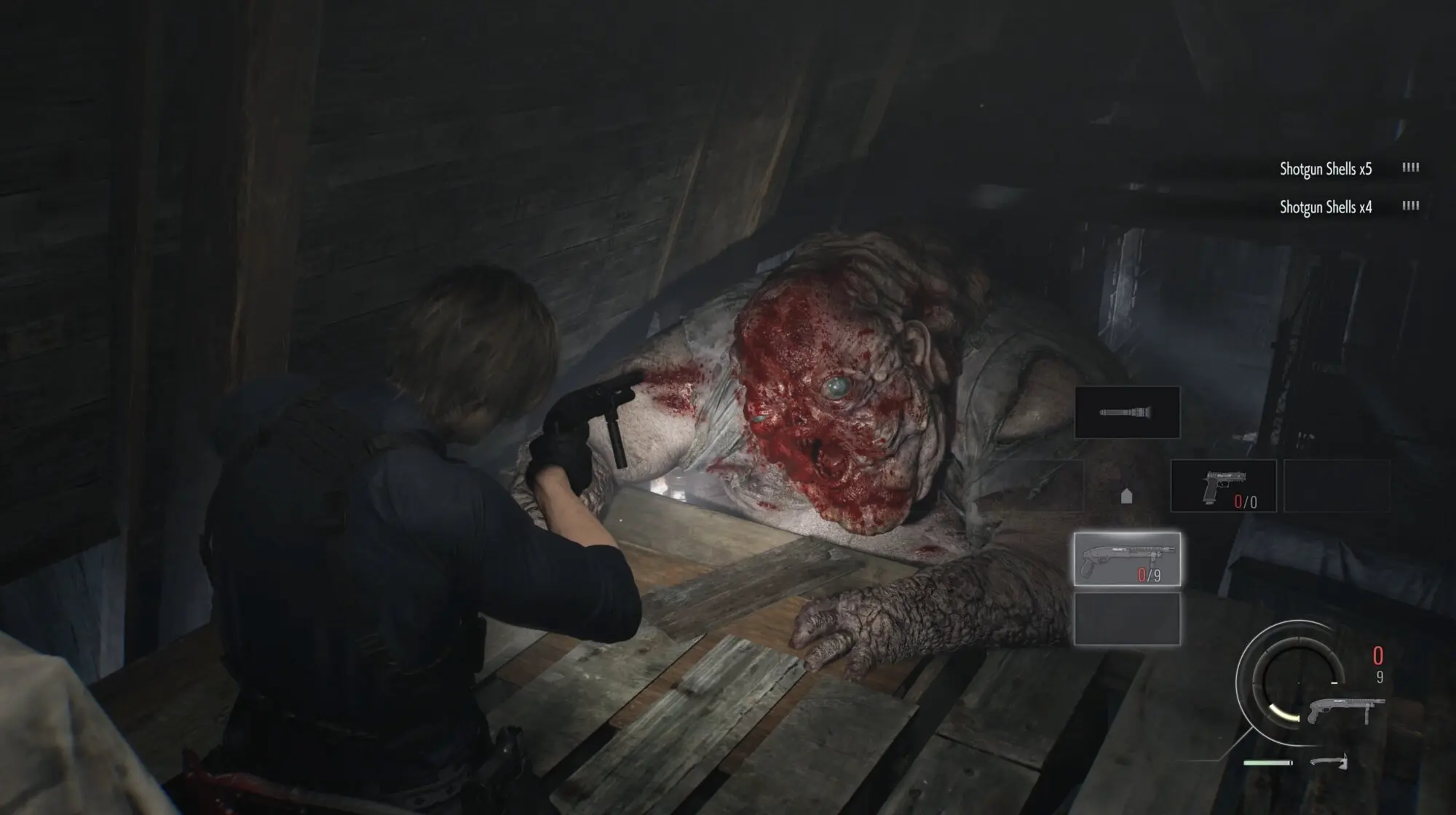The image size is (1456, 815).
Task: Click the Shotgun Shells x4 pickup notification
Action: (1326, 207)
